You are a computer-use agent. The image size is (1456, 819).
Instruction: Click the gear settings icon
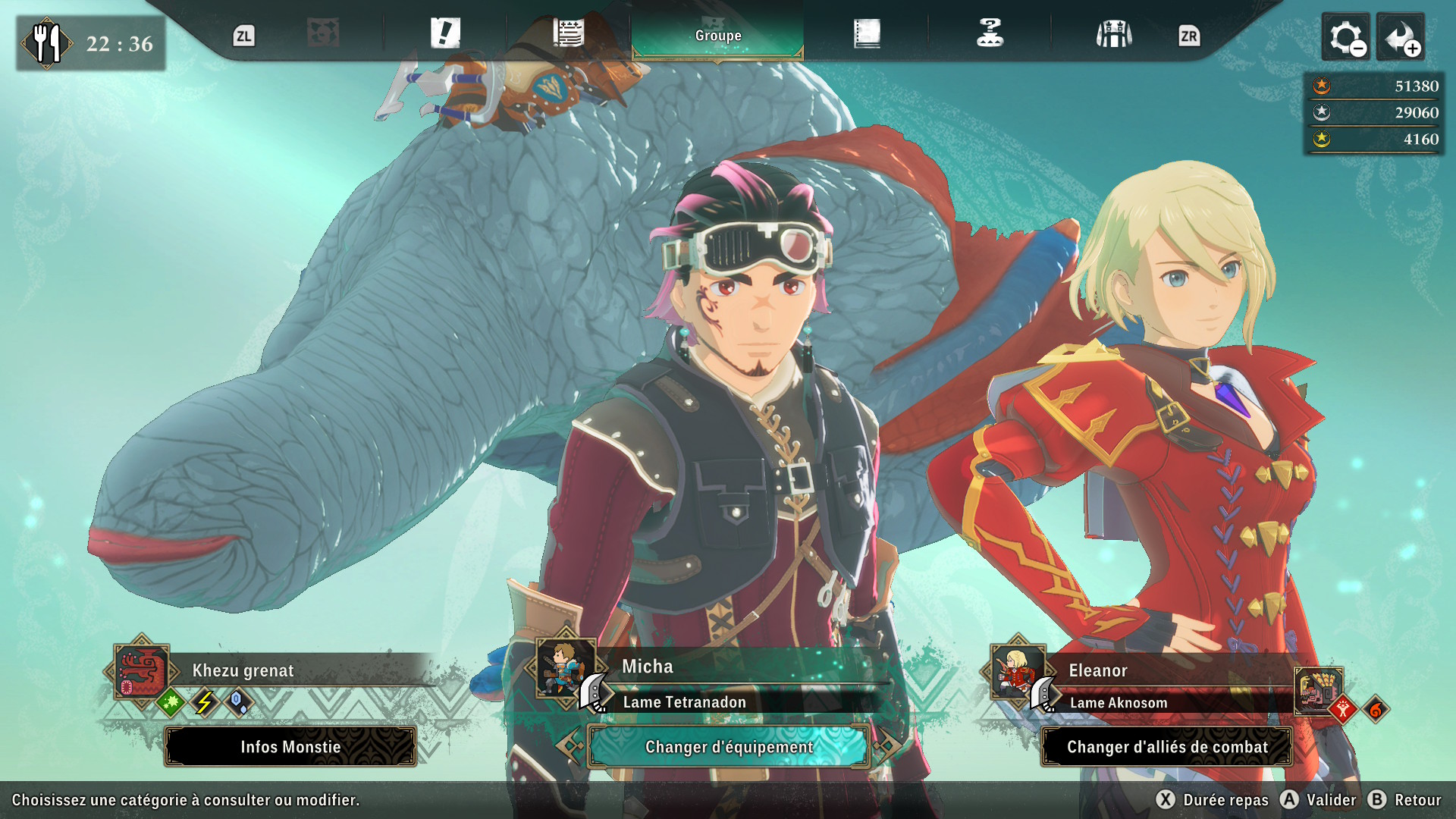(x=1345, y=36)
